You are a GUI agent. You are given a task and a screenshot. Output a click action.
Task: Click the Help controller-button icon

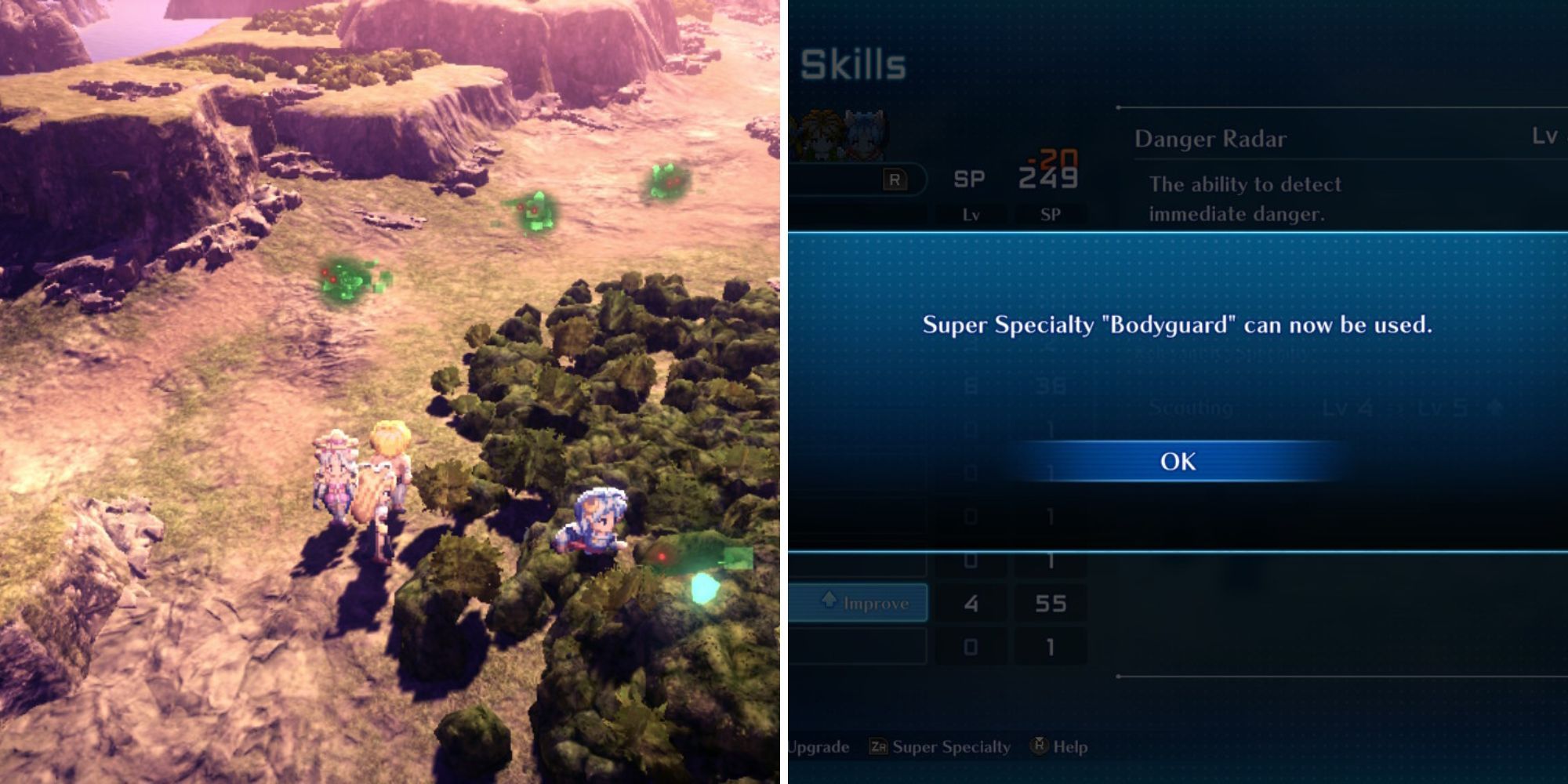pos(1040,745)
